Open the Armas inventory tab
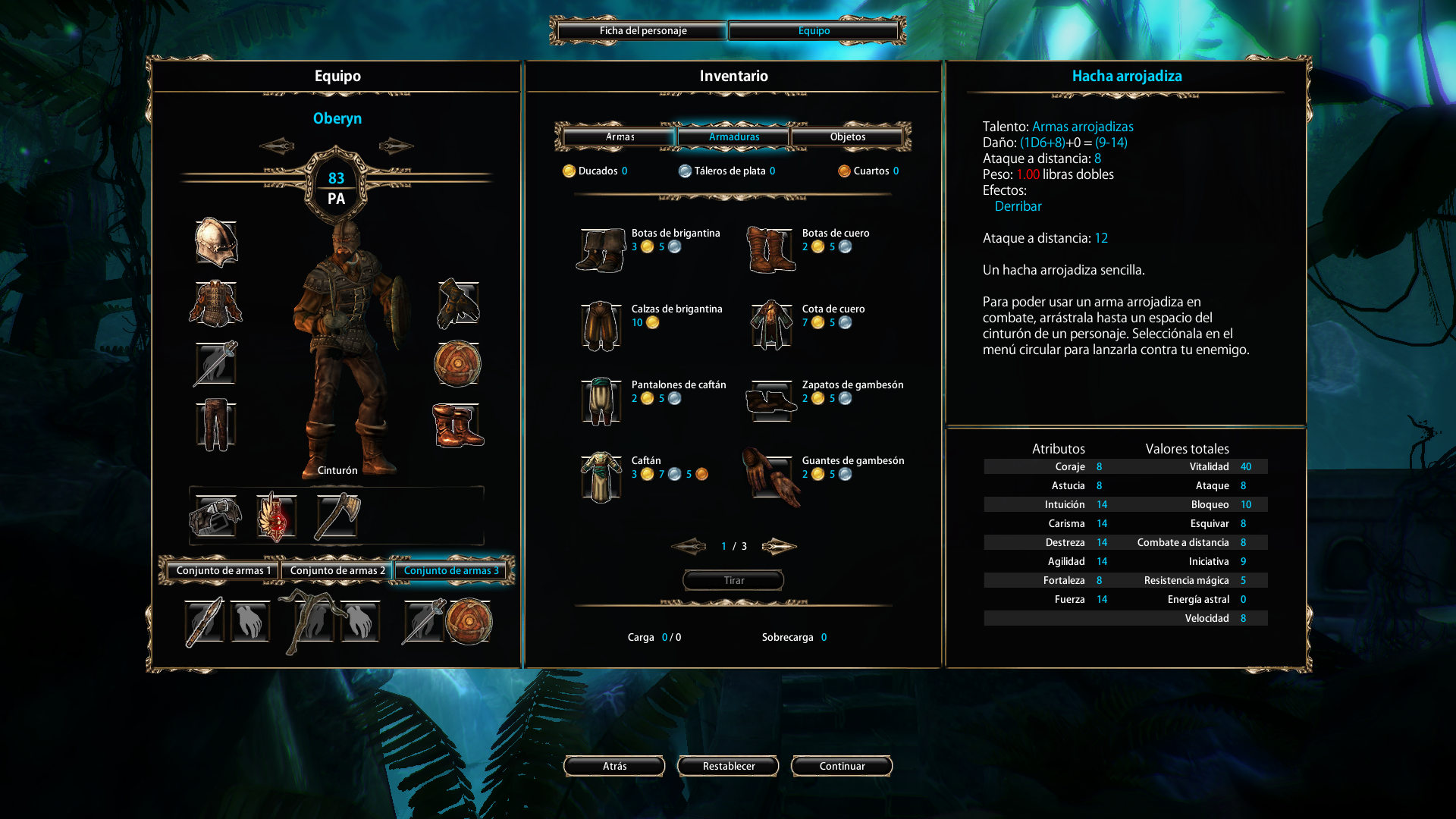 coord(620,137)
